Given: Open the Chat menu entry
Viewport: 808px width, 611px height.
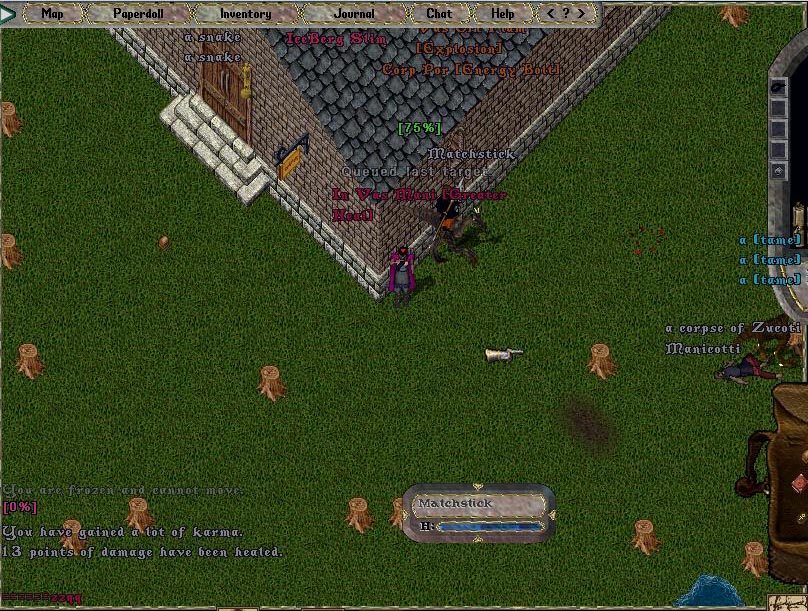Looking at the screenshot, I should [439, 14].
